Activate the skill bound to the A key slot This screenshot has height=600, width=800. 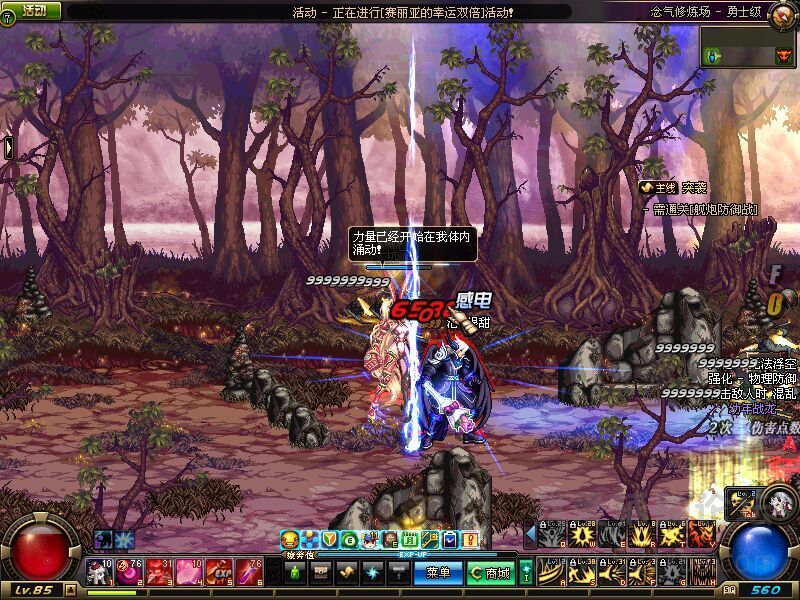(550, 572)
